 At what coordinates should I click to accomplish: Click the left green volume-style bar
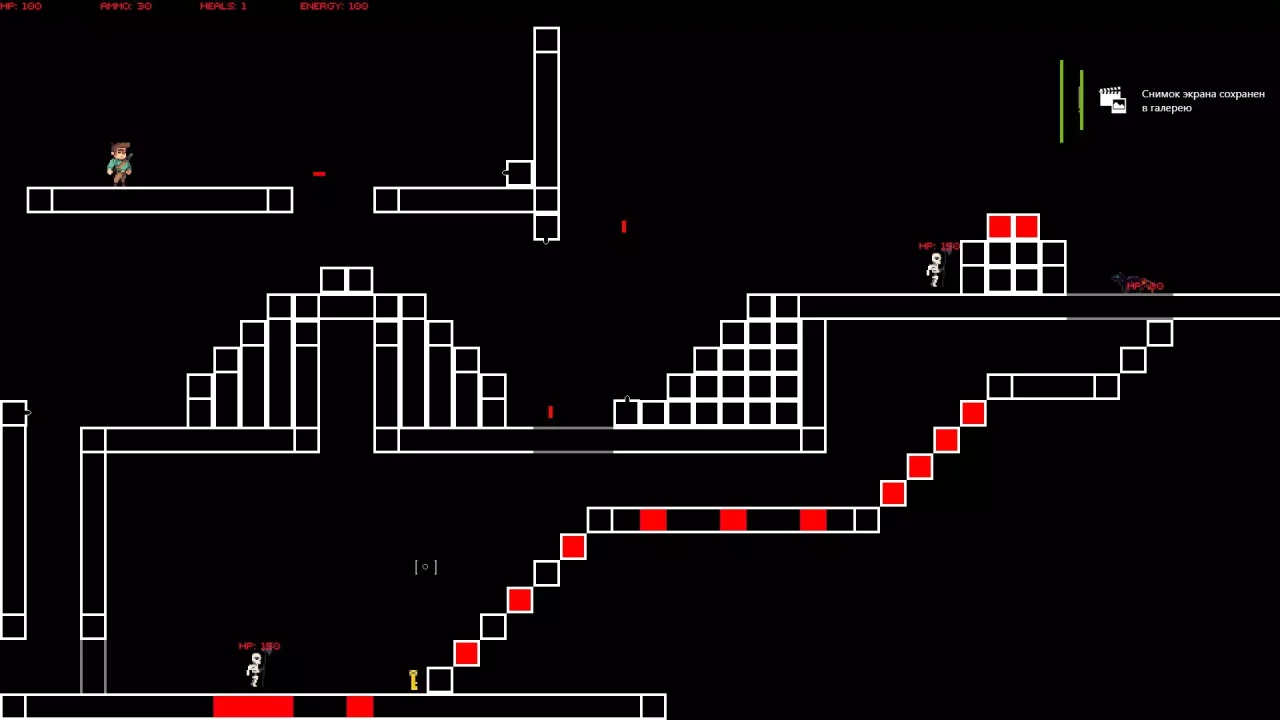1061,100
